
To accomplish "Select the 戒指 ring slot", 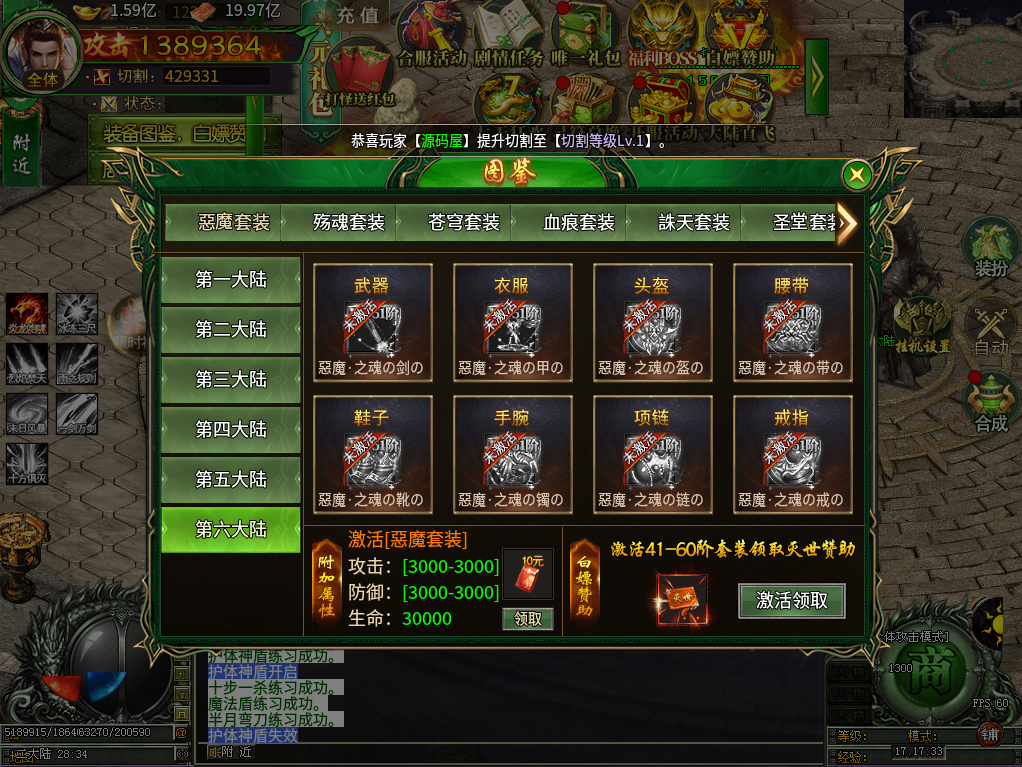I will click(792, 456).
